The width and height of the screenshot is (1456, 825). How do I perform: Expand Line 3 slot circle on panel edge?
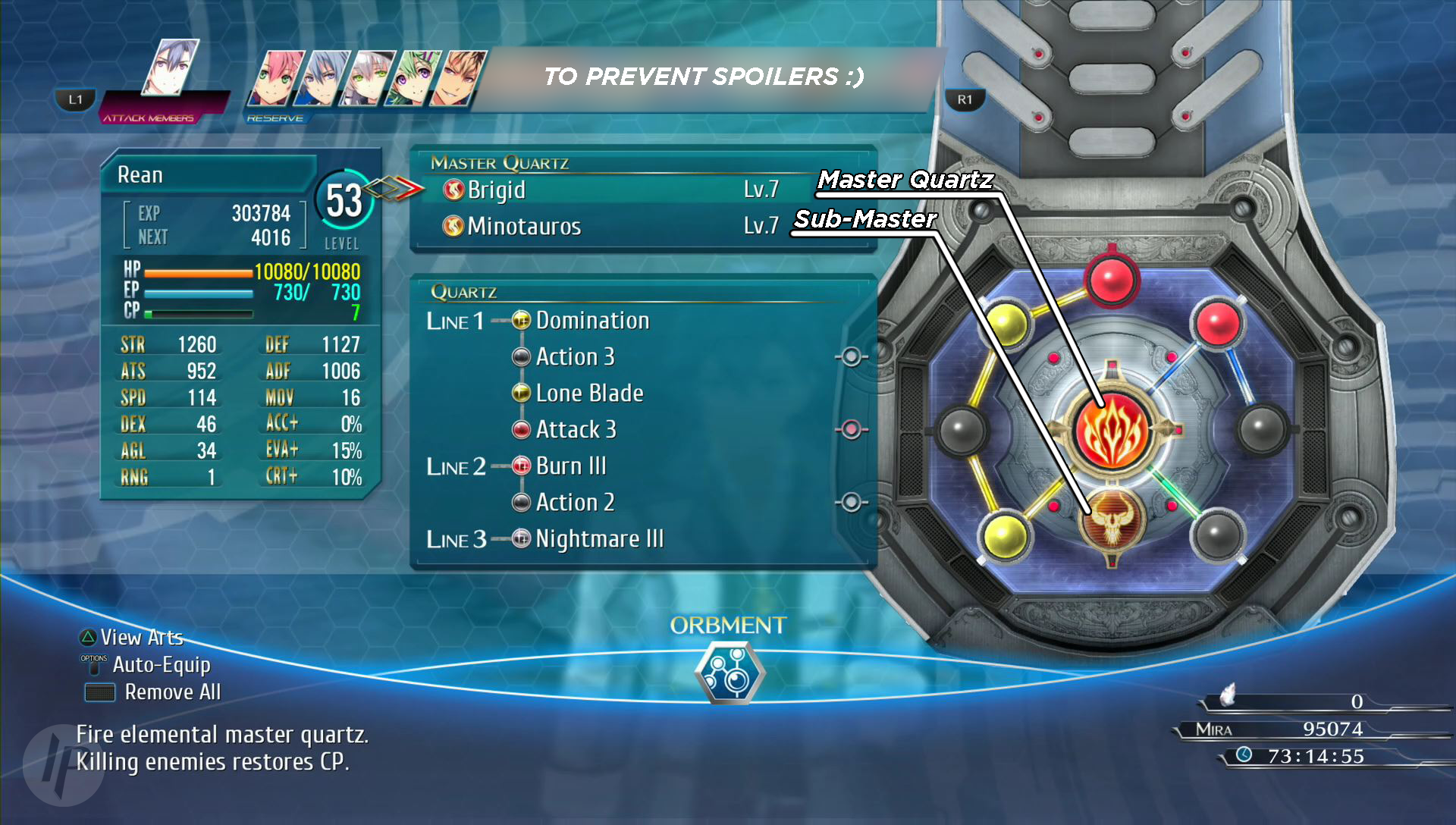pos(853,500)
